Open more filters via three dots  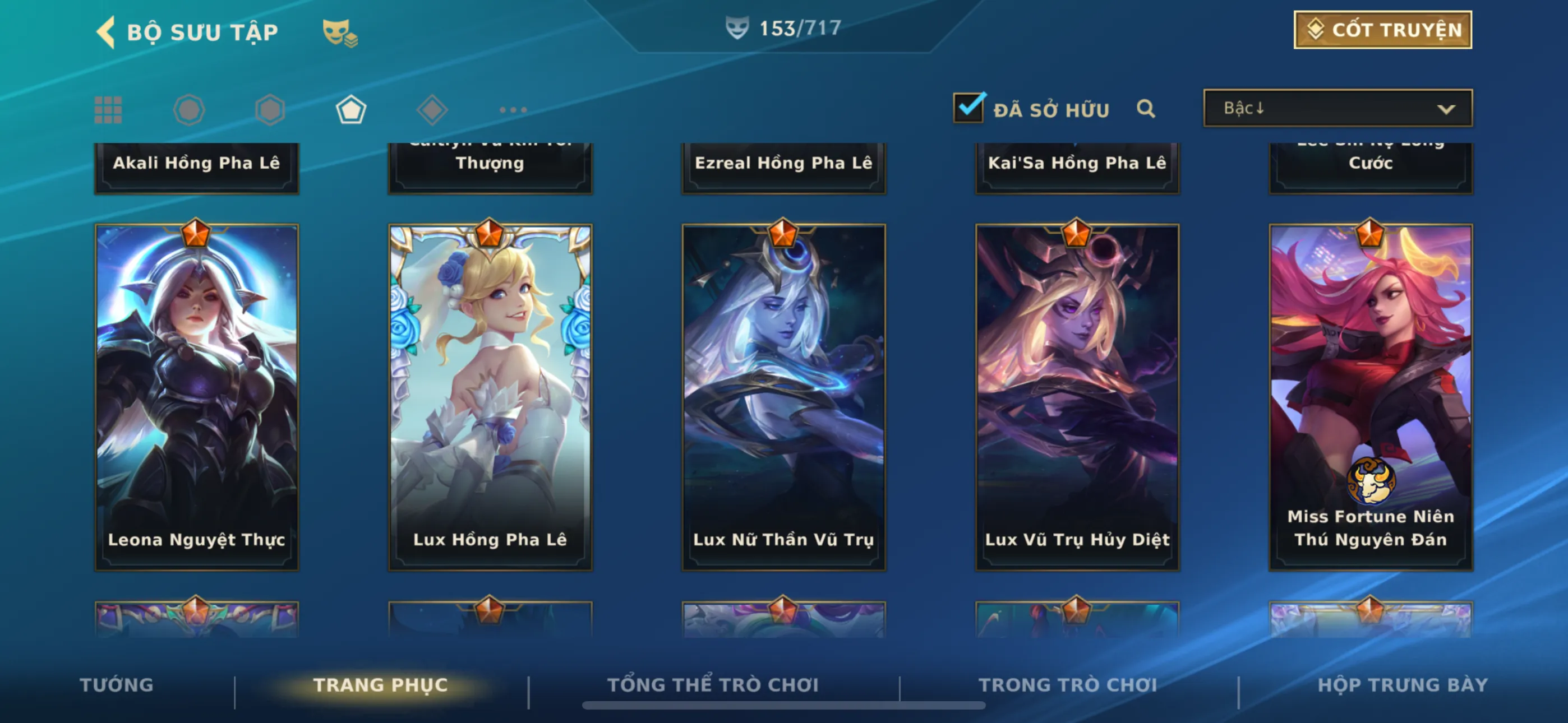(x=513, y=110)
